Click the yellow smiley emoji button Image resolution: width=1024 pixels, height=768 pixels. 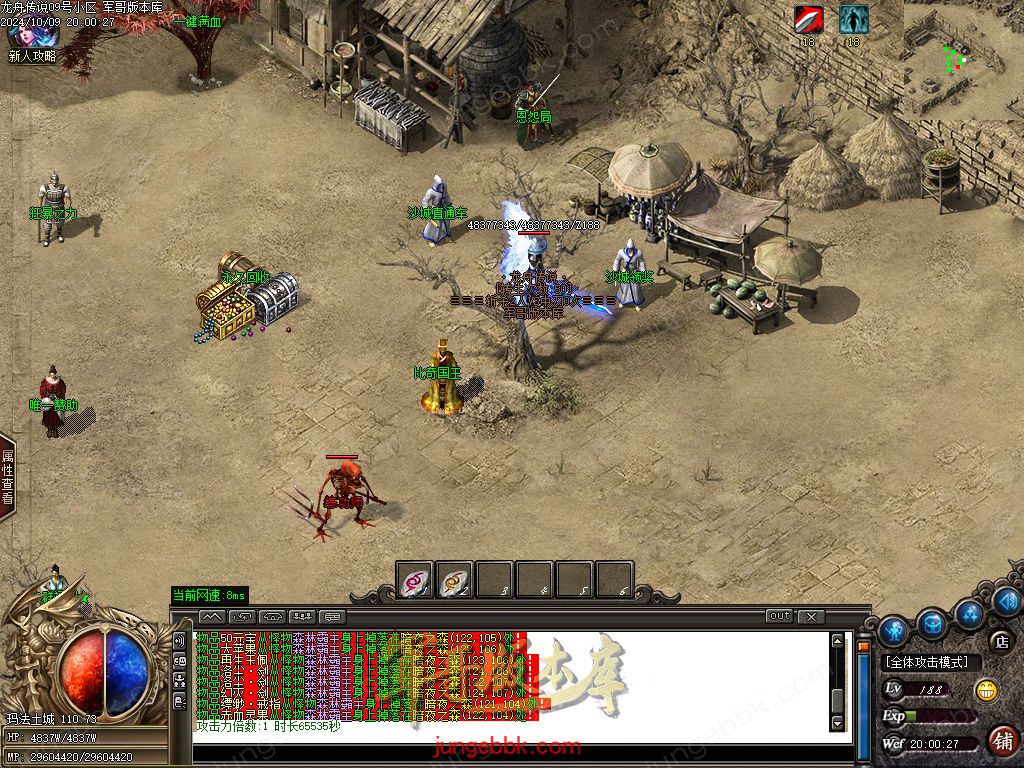(987, 690)
